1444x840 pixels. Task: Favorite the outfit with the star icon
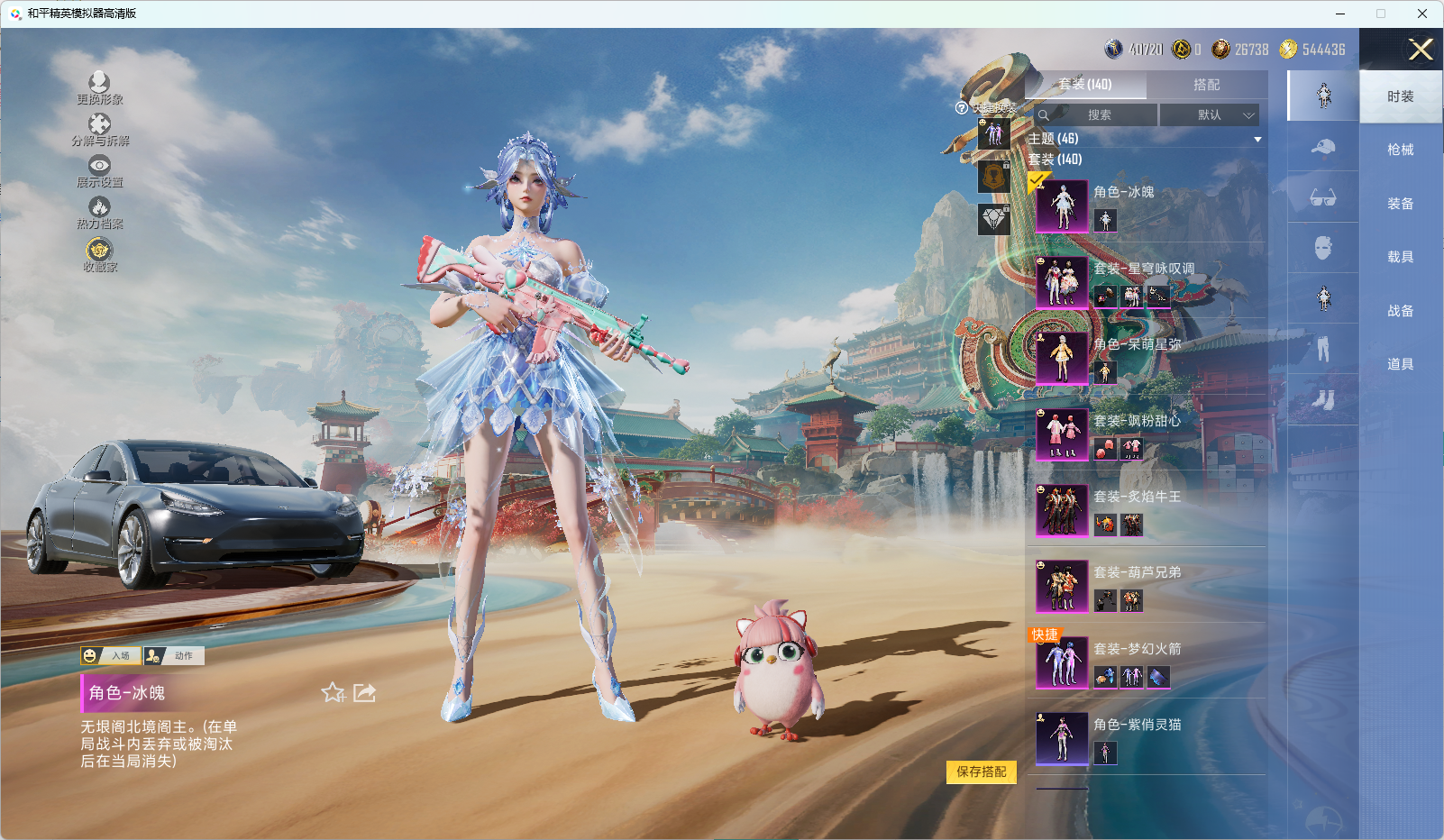pyautogui.click(x=334, y=692)
